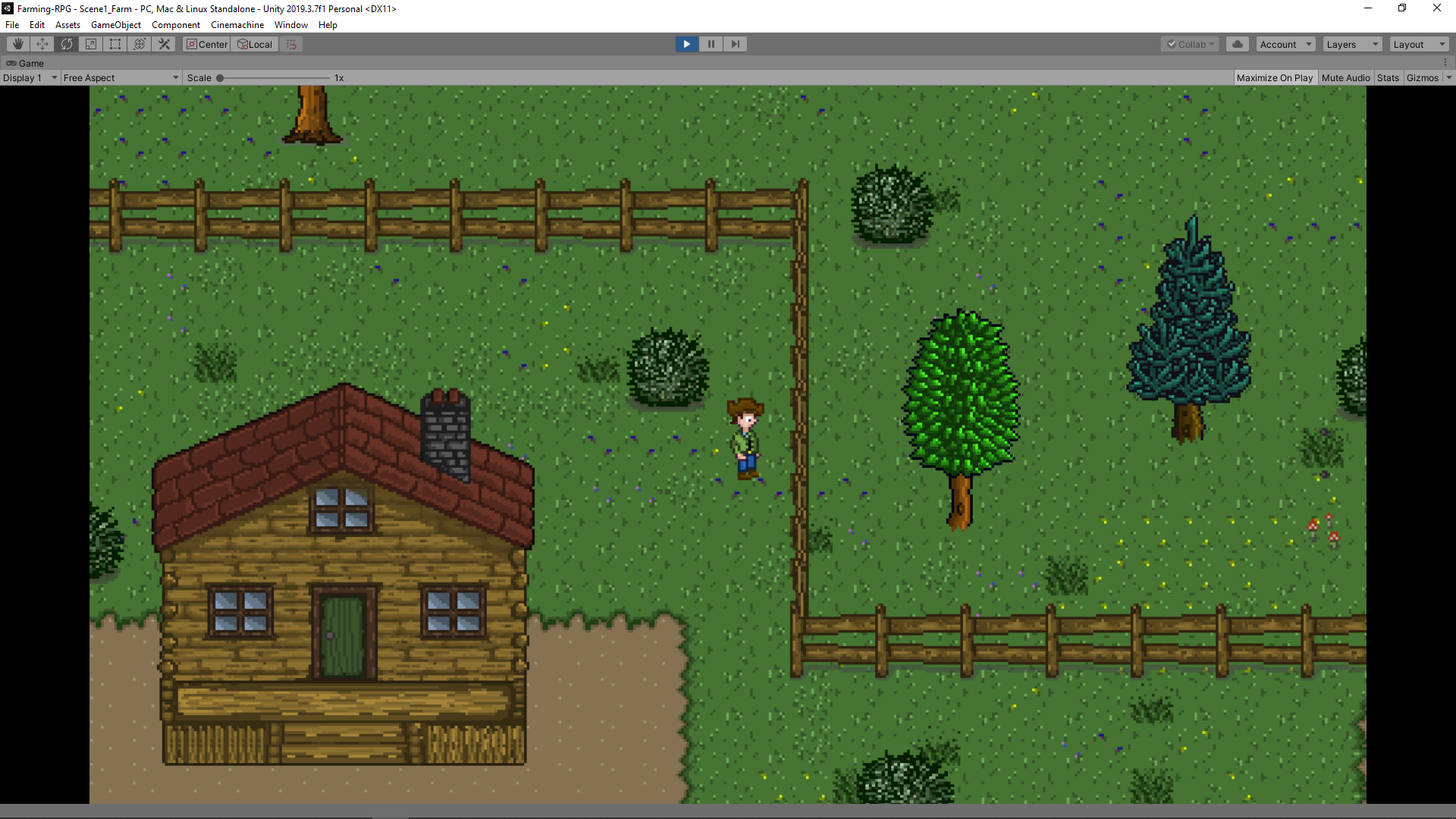The width and height of the screenshot is (1456, 819).
Task: Stop play mode with the Play button
Action: coord(686,44)
